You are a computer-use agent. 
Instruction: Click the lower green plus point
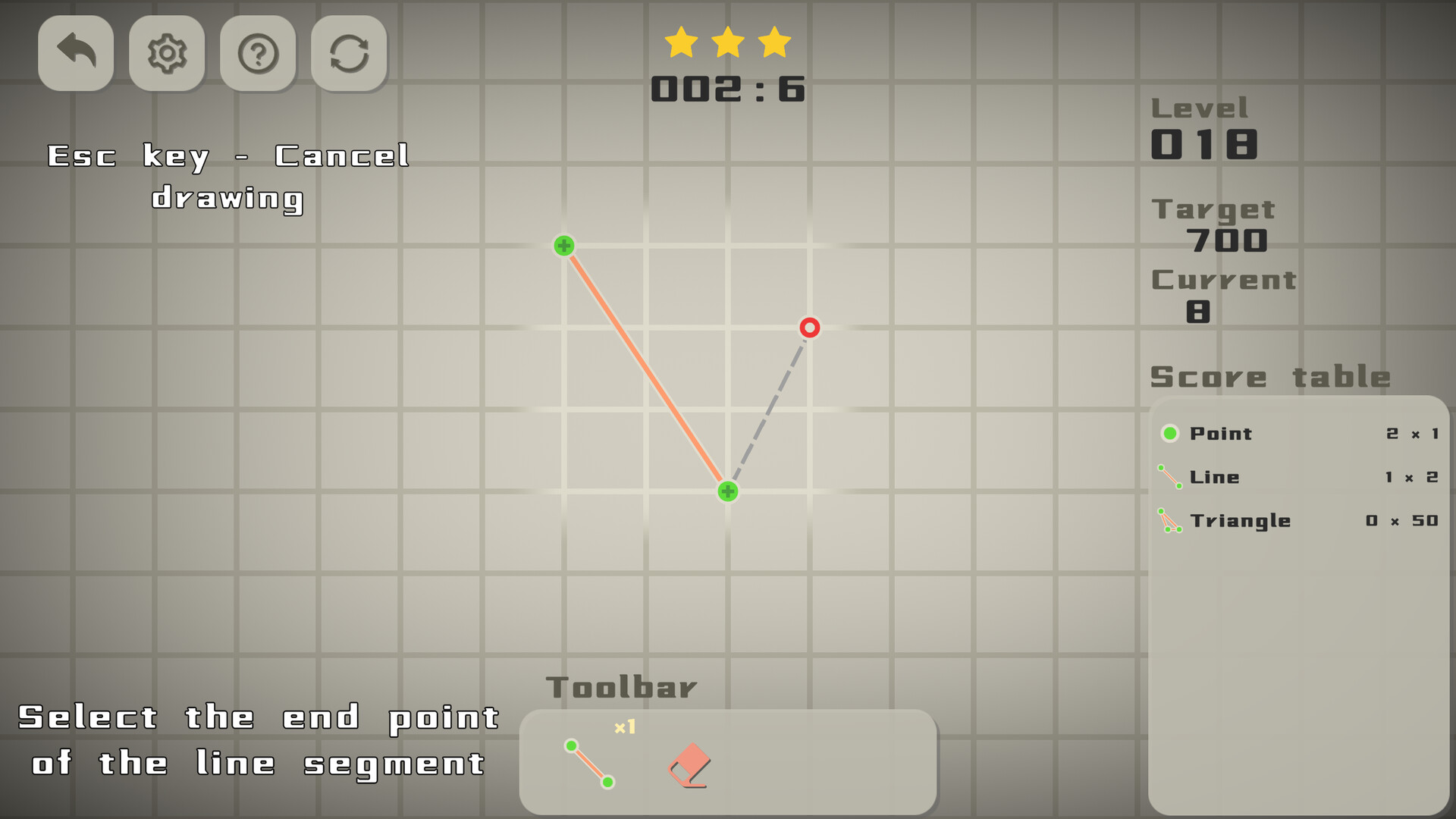pyautogui.click(x=727, y=491)
